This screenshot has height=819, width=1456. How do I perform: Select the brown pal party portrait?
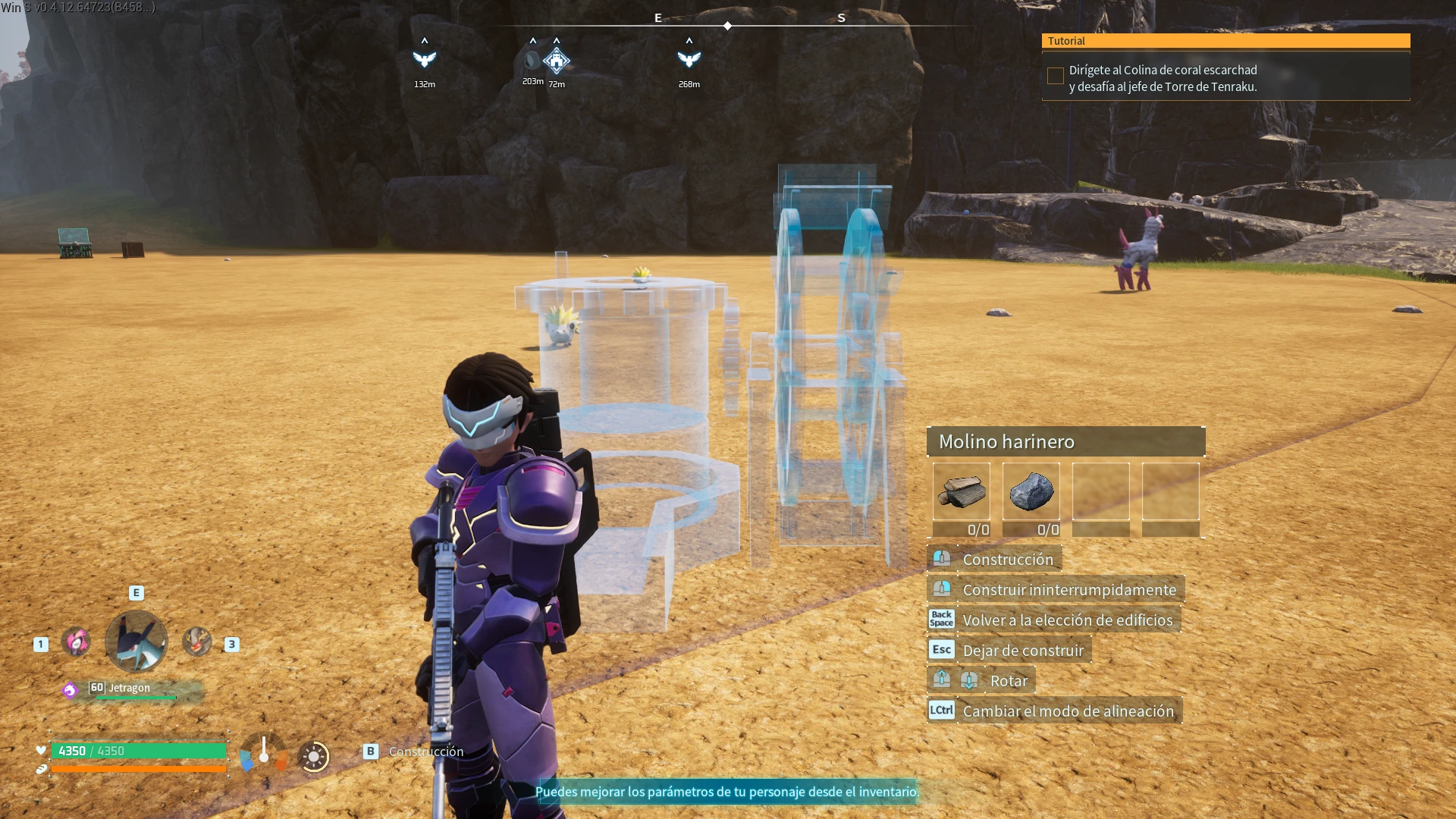(196, 642)
